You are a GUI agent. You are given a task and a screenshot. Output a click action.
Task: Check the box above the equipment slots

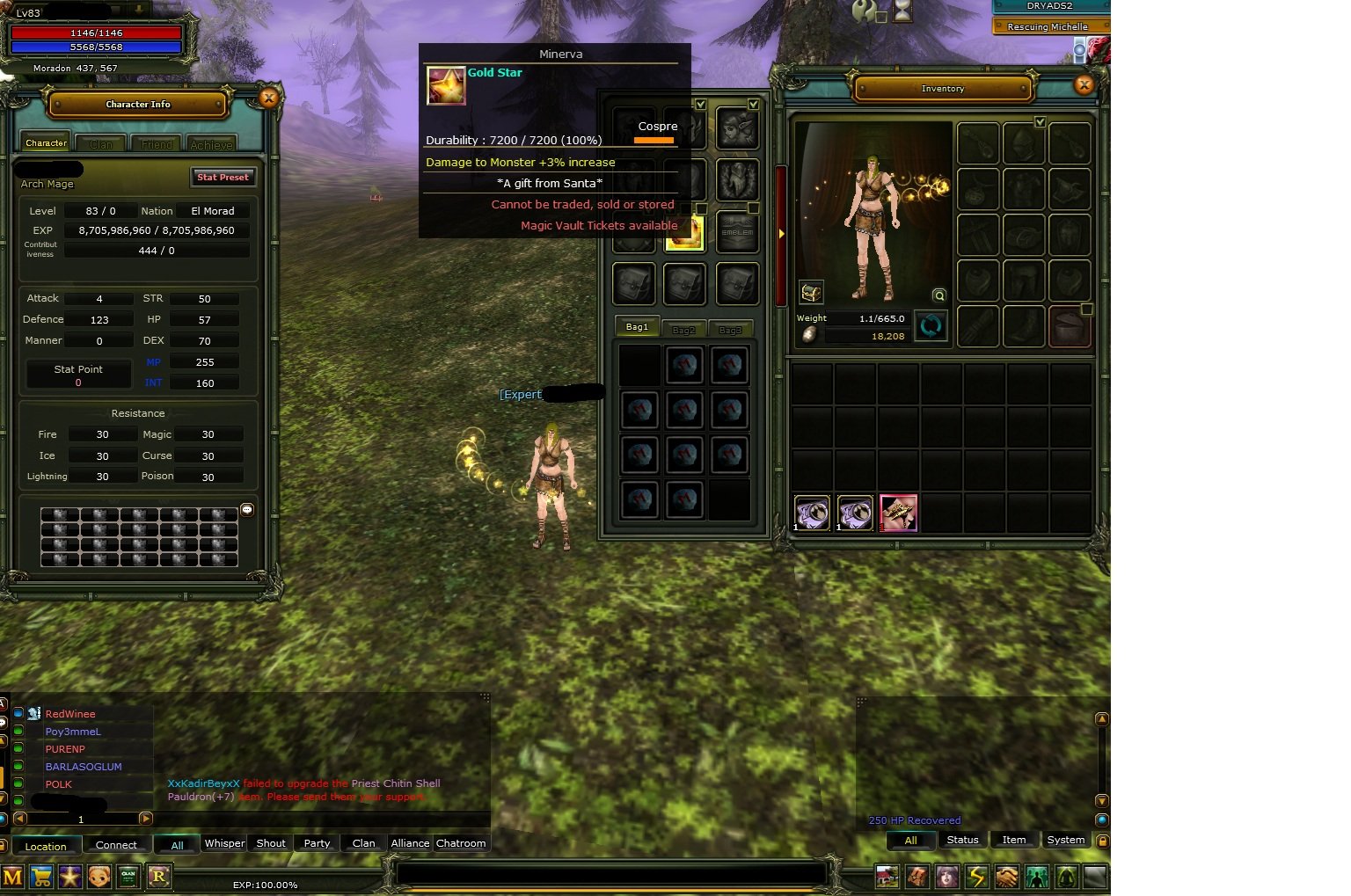click(x=1041, y=122)
